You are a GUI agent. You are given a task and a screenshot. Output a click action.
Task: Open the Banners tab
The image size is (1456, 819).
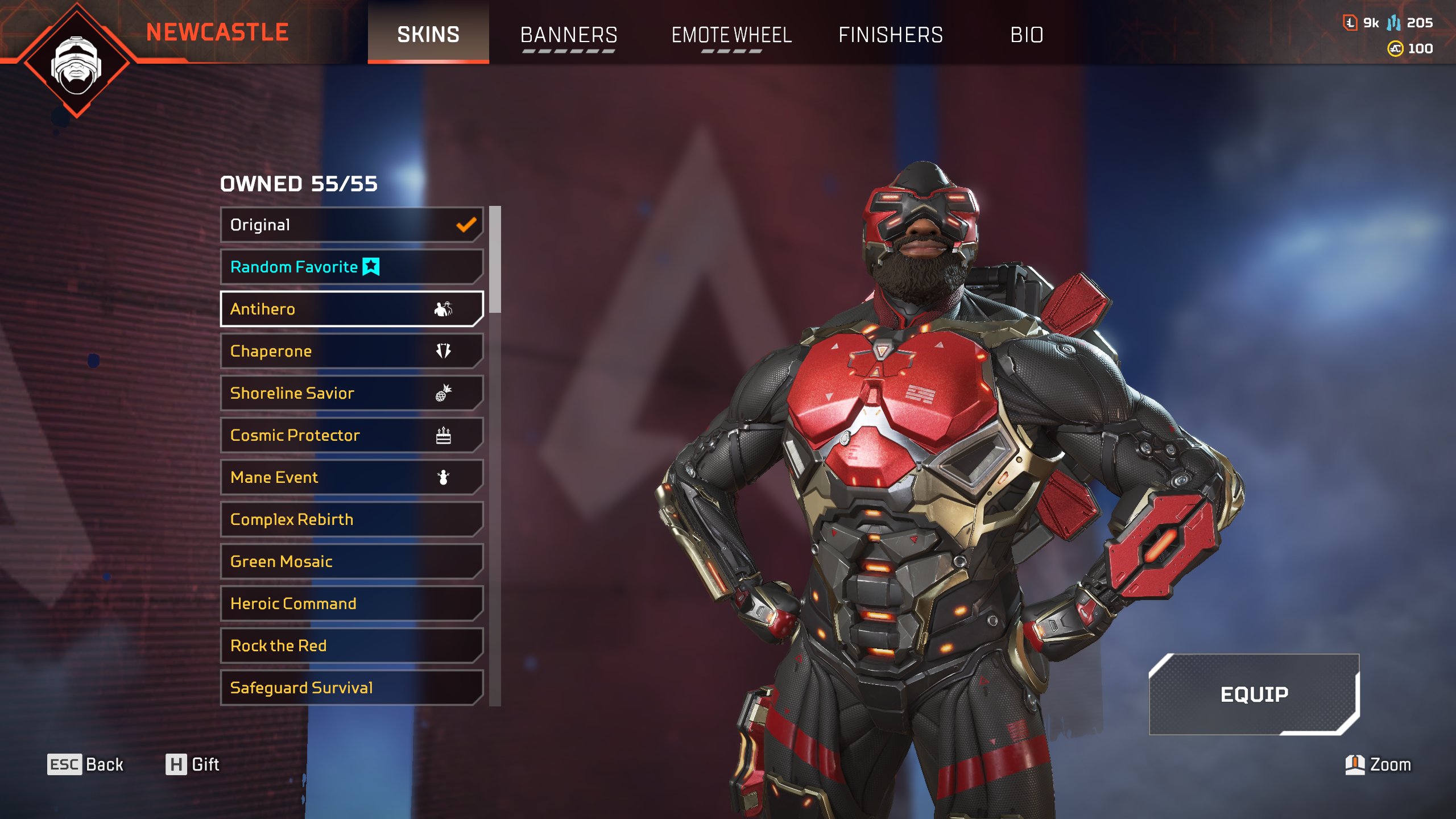[x=569, y=35]
